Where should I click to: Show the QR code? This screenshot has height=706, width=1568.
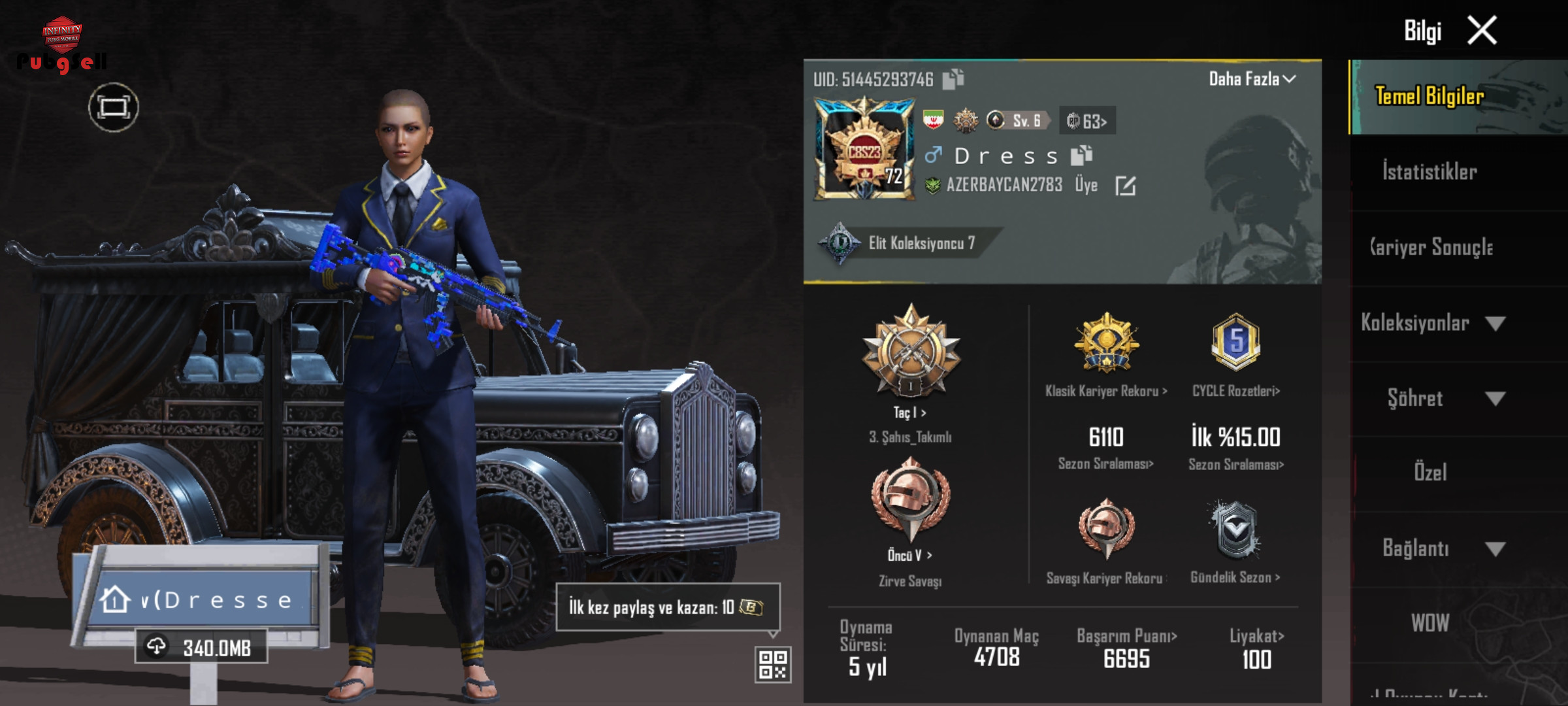tap(773, 664)
